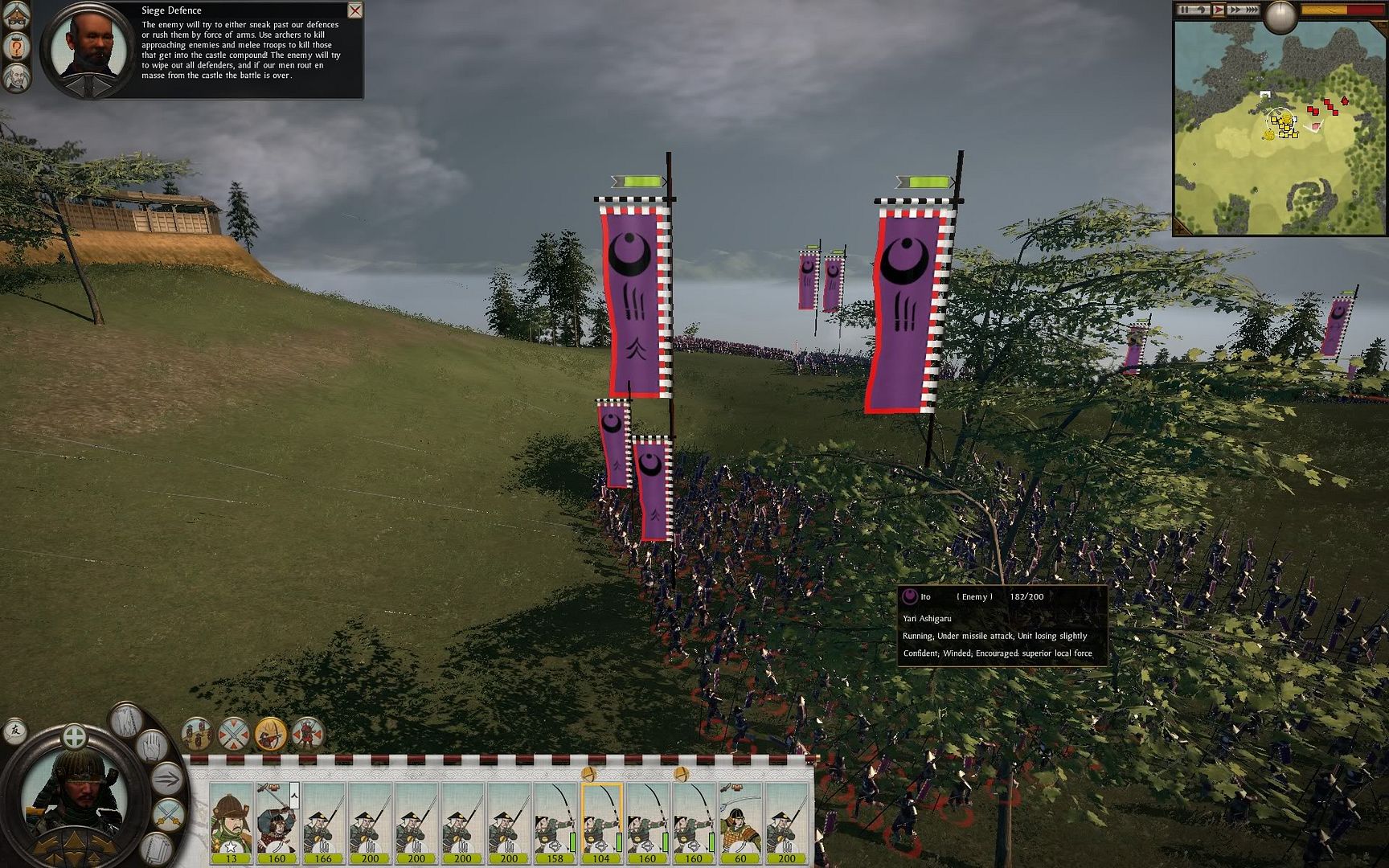Open the question mark help button
The image size is (1389, 868).
17,47
